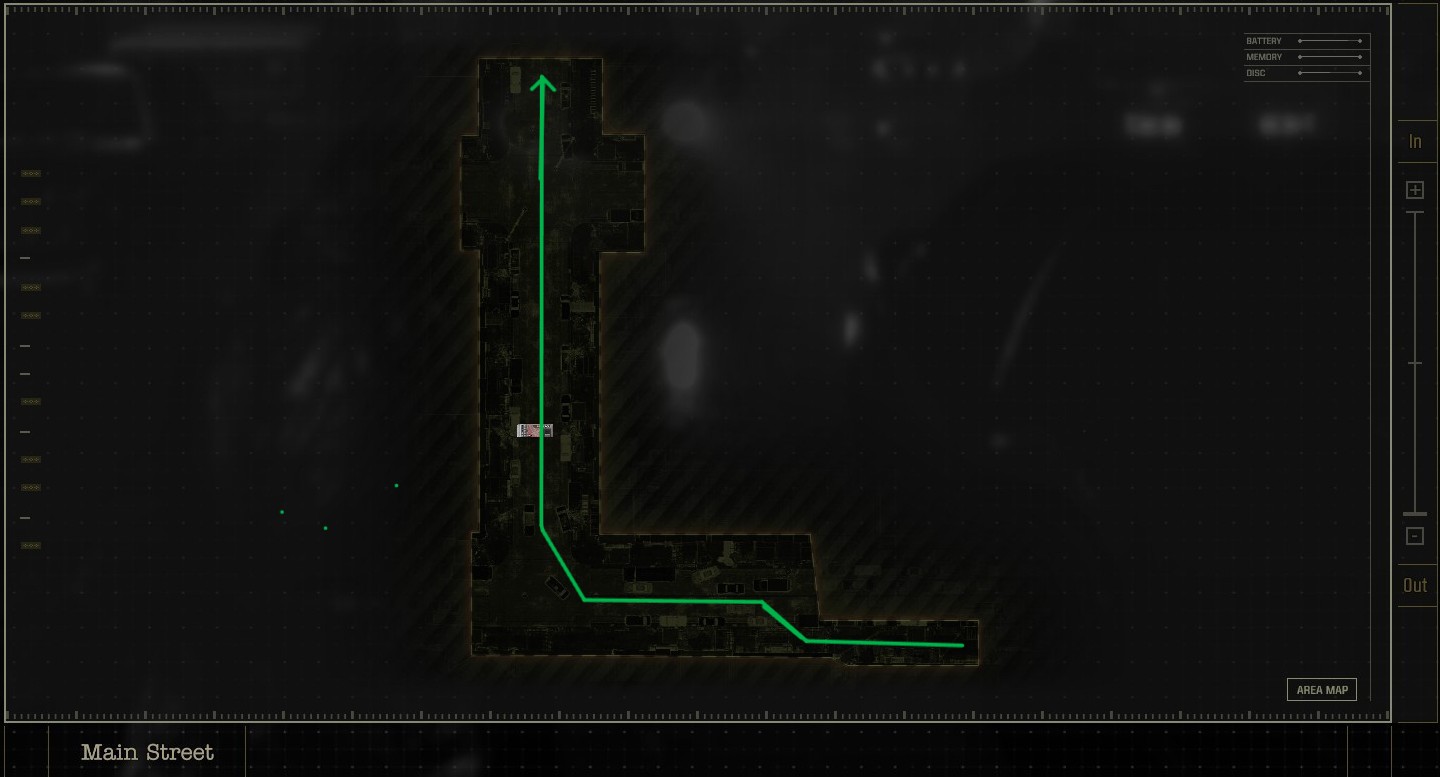The width and height of the screenshot is (1440, 777).
Task: Open the Area Map view
Action: (1321, 690)
